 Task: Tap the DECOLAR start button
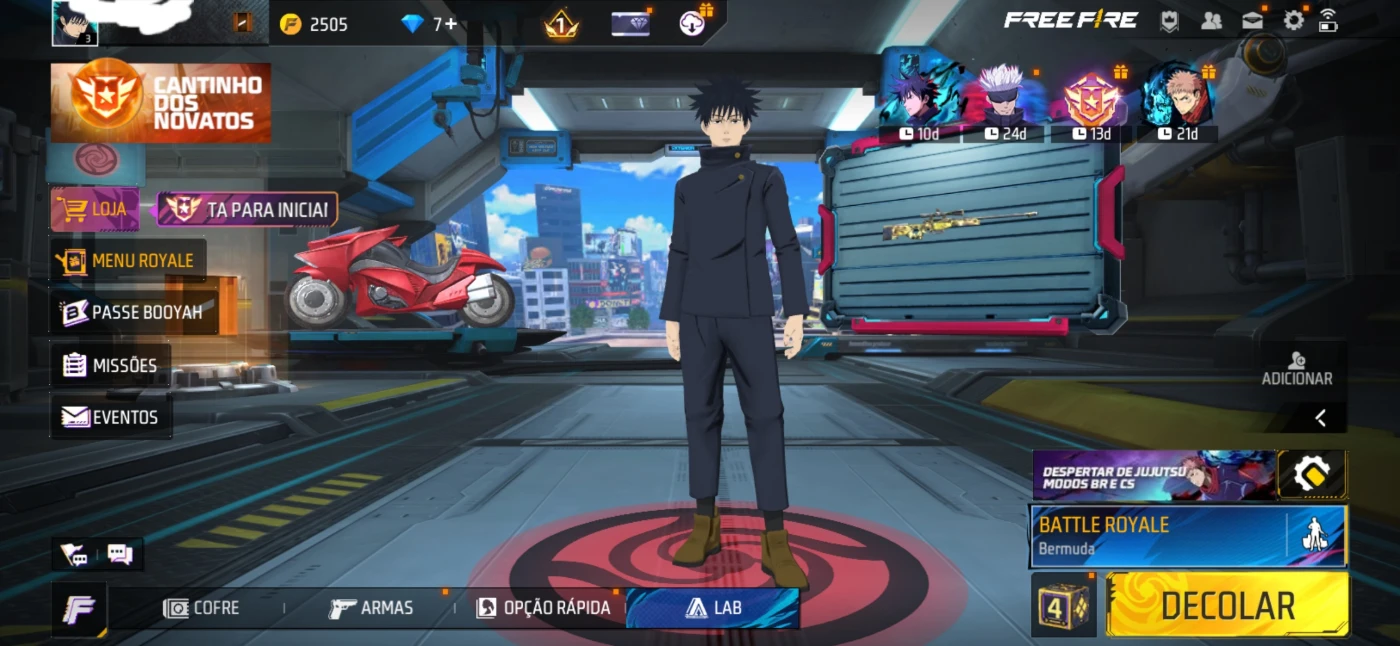[x=1227, y=605]
